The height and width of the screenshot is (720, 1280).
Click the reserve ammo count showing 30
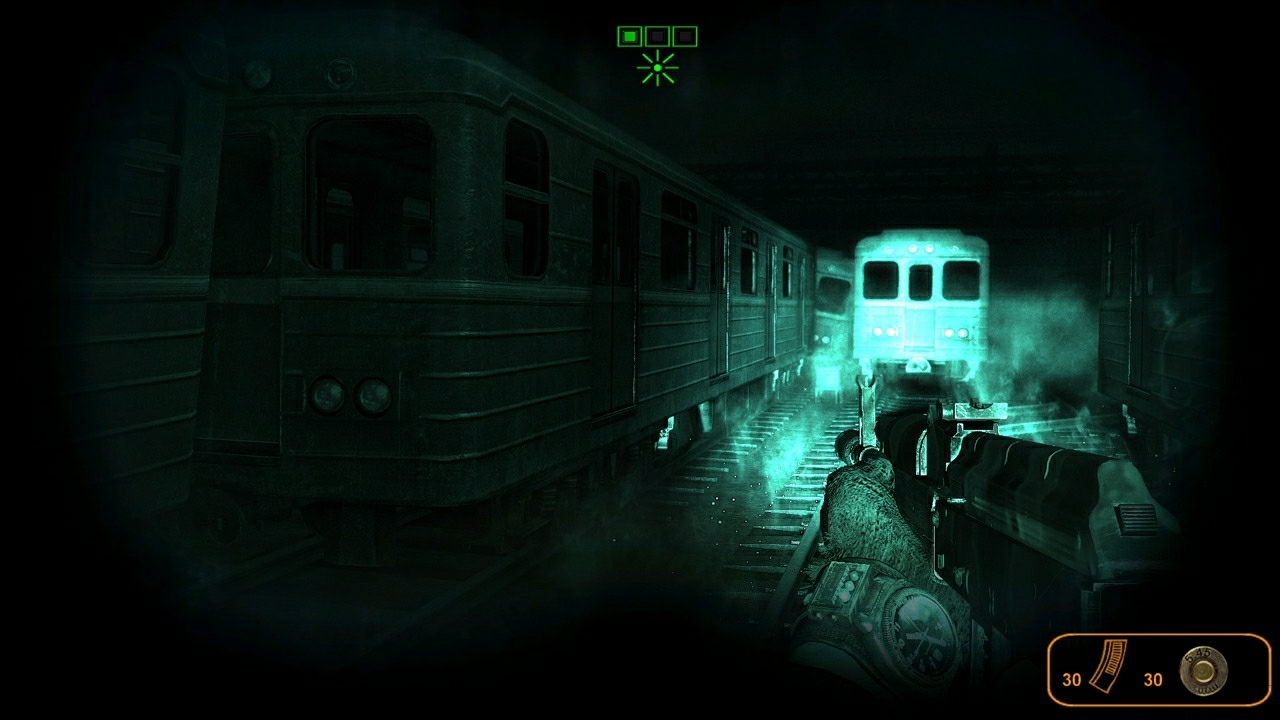coord(1150,678)
